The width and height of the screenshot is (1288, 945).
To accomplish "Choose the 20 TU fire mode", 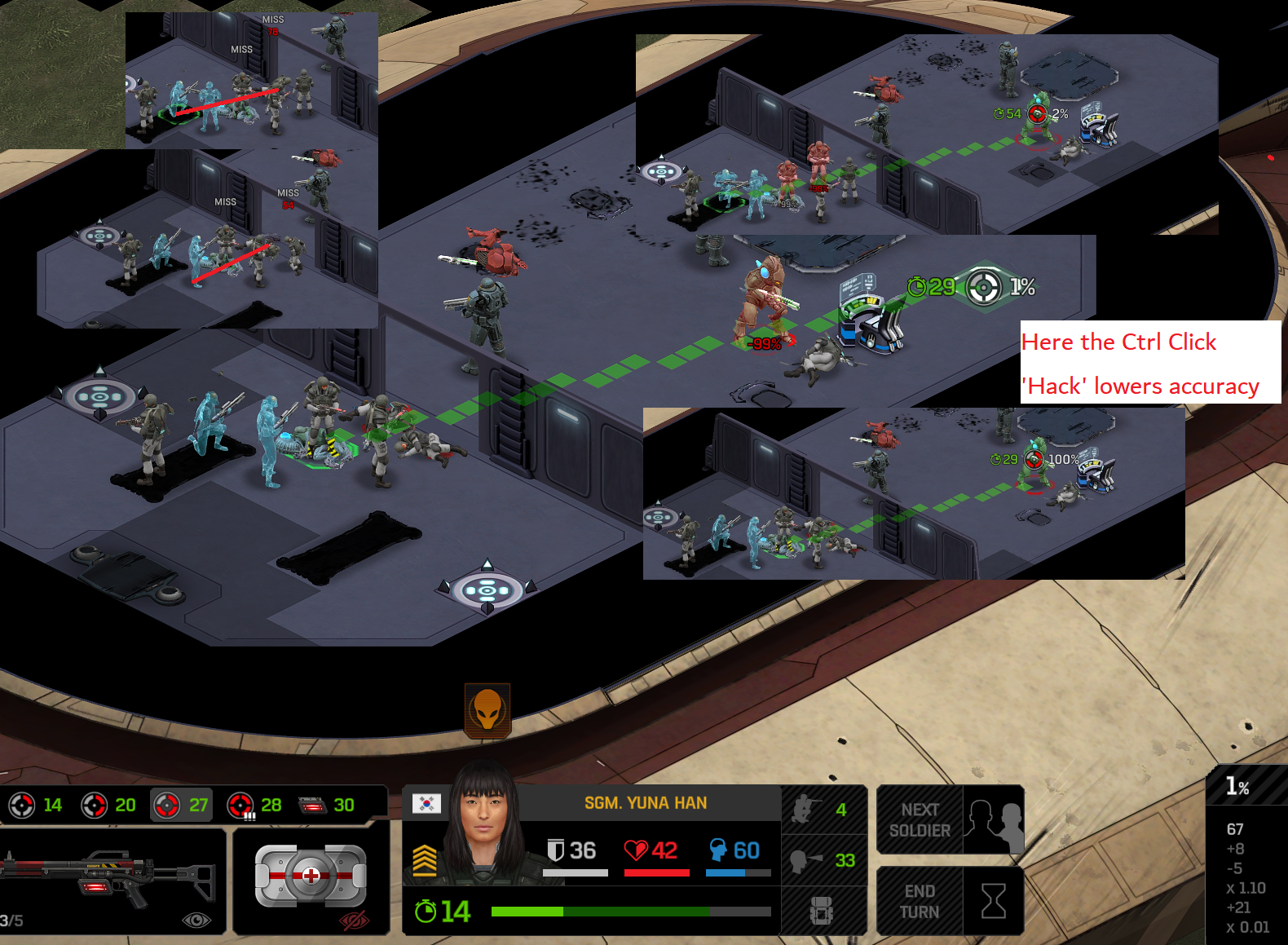I will (x=108, y=806).
